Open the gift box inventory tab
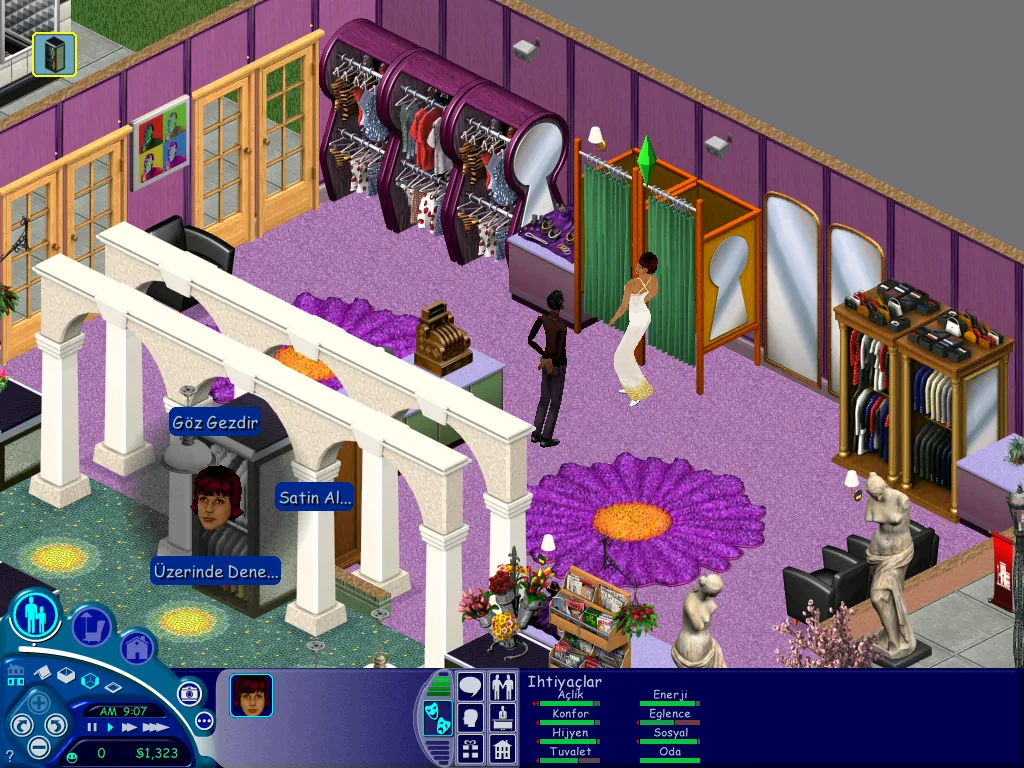This screenshot has height=768, width=1024. click(x=470, y=748)
